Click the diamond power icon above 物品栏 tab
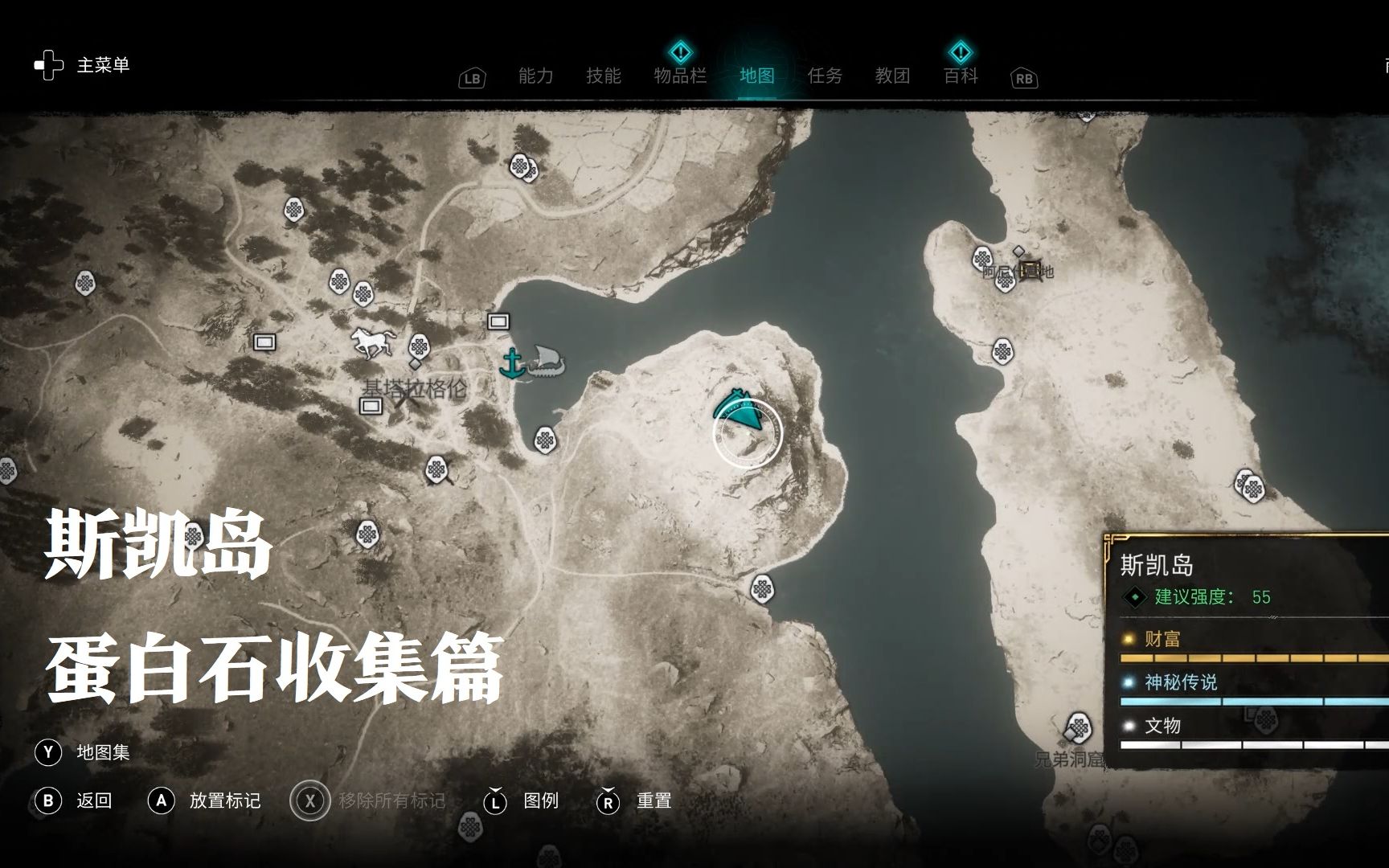The image size is (1389, 868). tap(681, 51)
